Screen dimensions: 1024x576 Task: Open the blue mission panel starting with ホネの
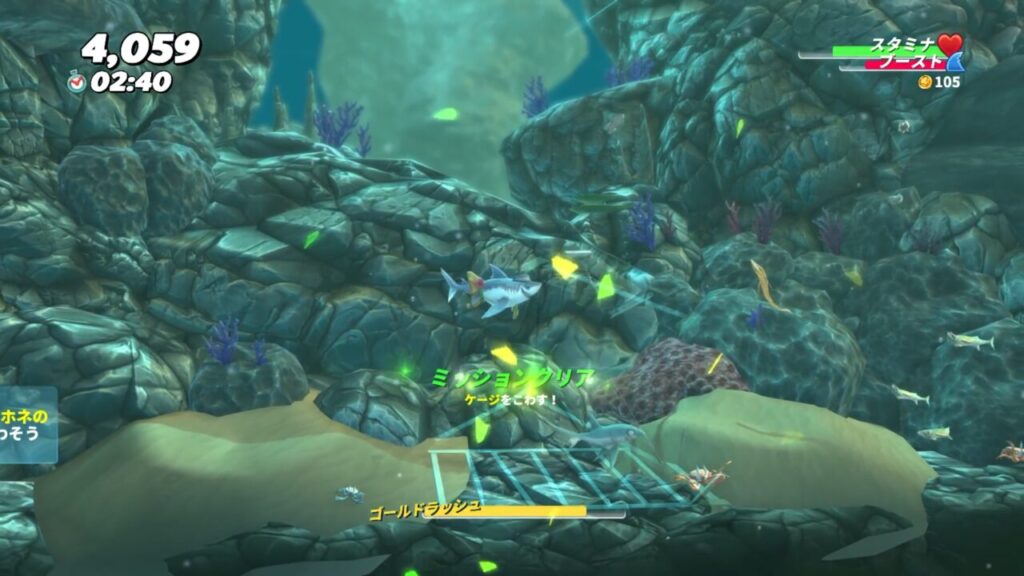pos(27,425)
